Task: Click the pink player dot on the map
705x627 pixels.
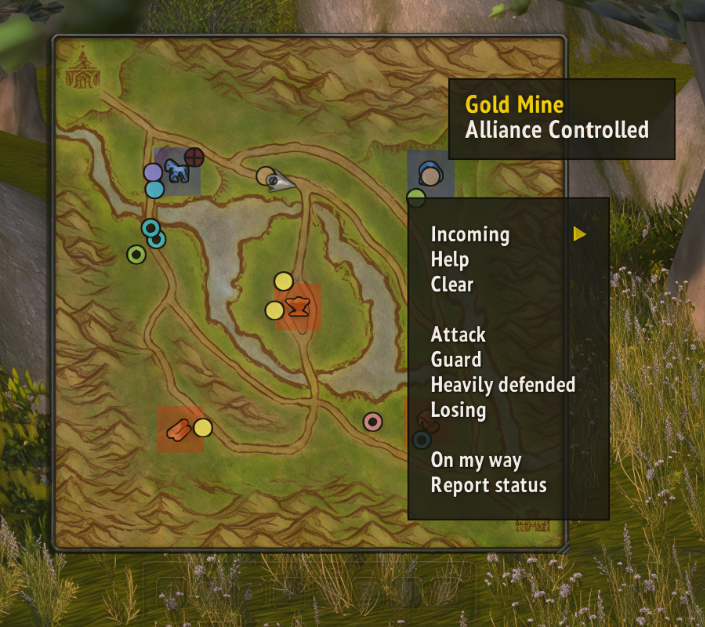Action: (x=373, y=422)
